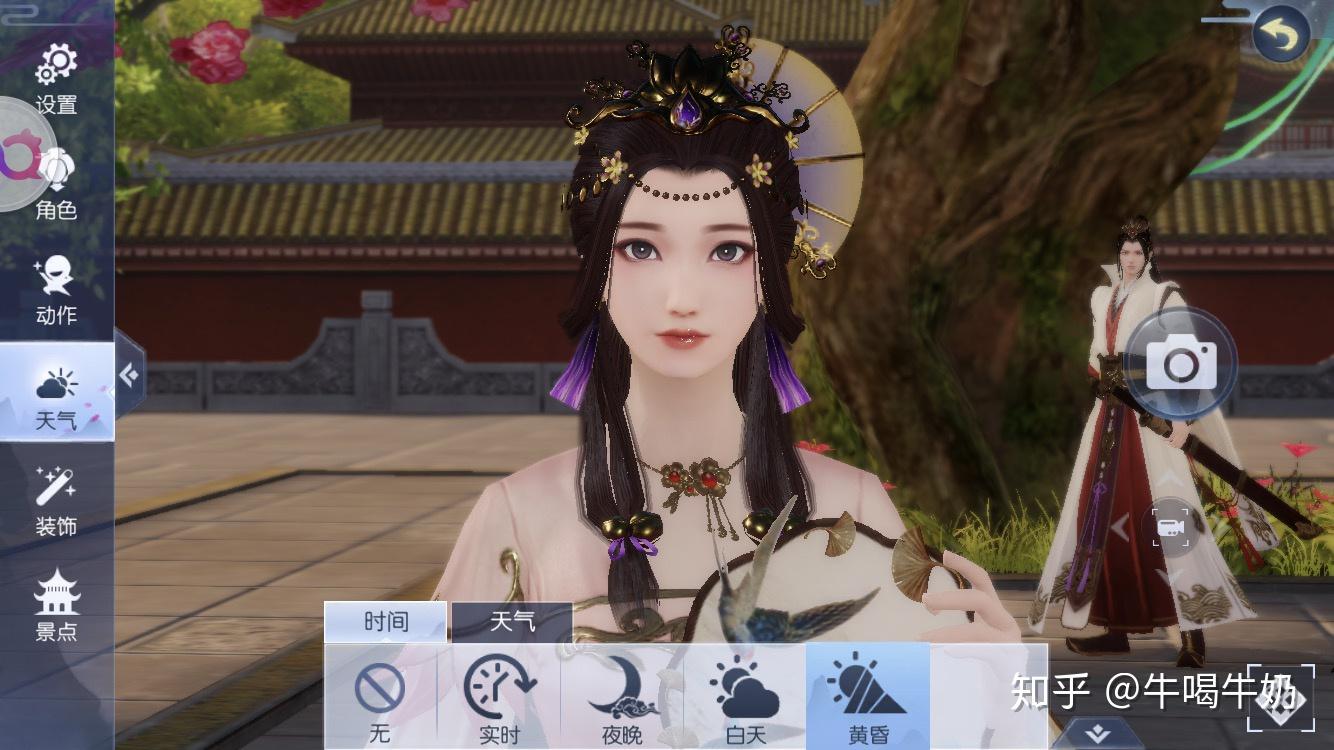
Task: Choose the 无 no-effect time option
Action: (380, 700)
